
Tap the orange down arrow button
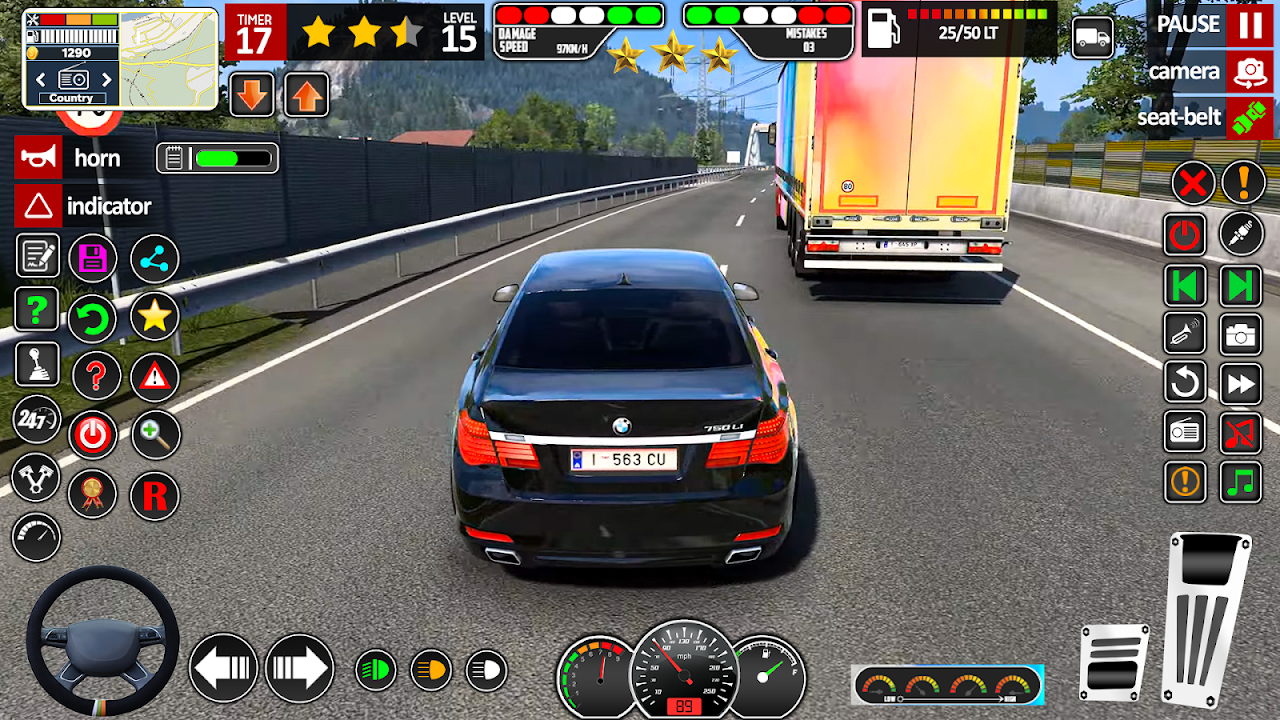[x=252, y=95]
